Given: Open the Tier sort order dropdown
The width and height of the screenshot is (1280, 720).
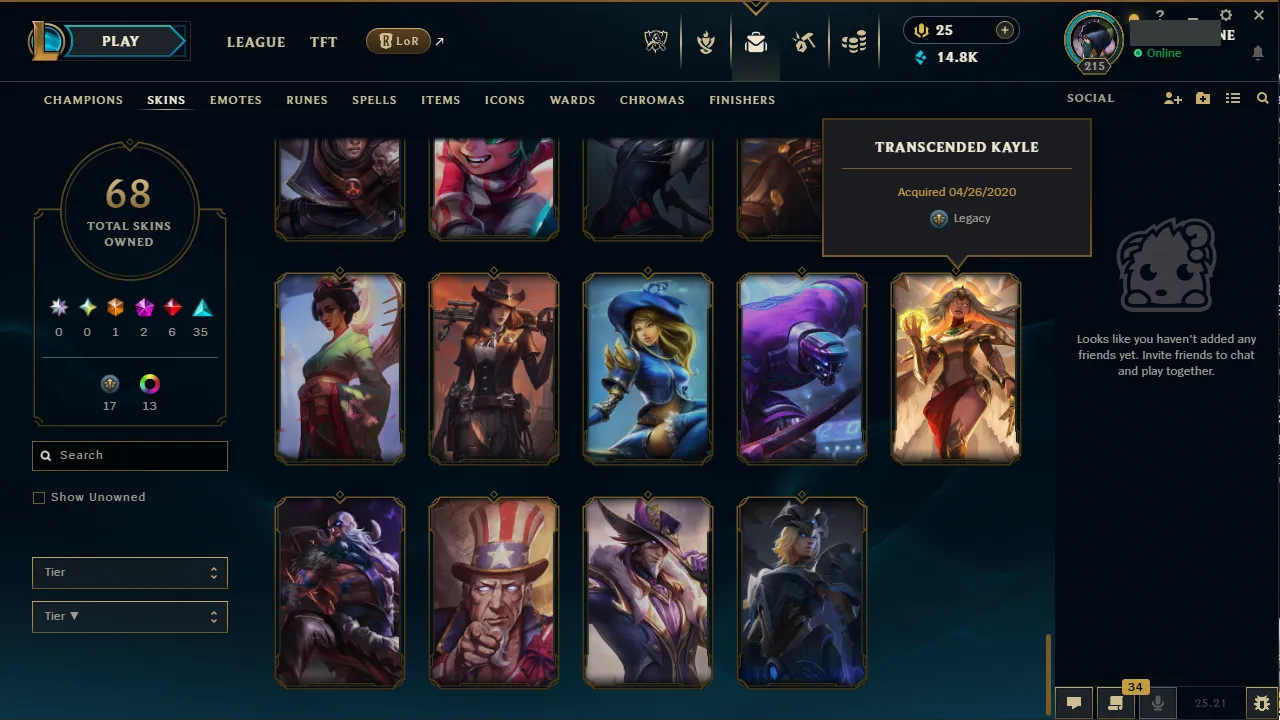Looking at the screenshot, I should click(x=129, y=616).
